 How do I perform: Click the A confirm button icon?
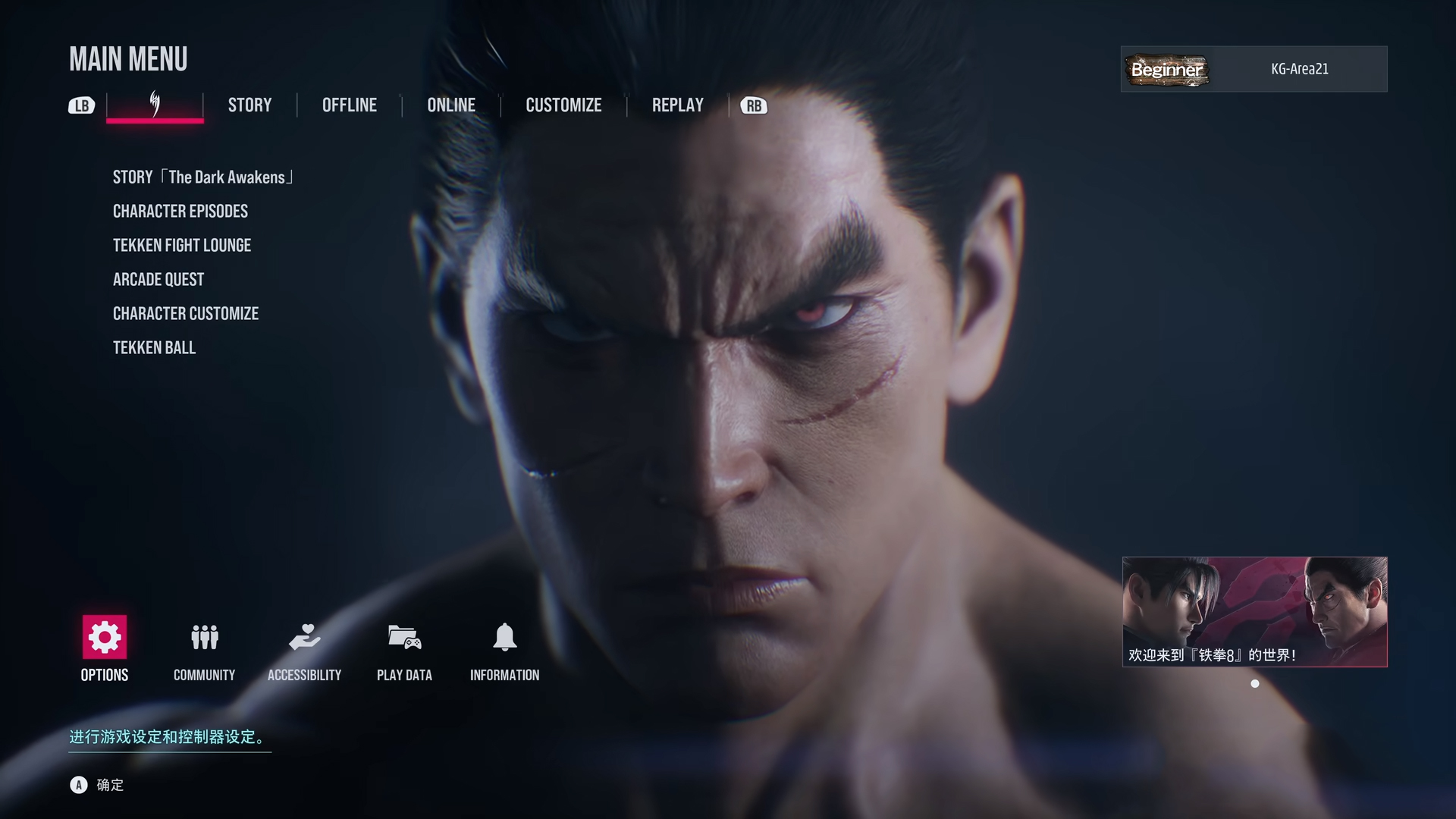pos(79,786)
